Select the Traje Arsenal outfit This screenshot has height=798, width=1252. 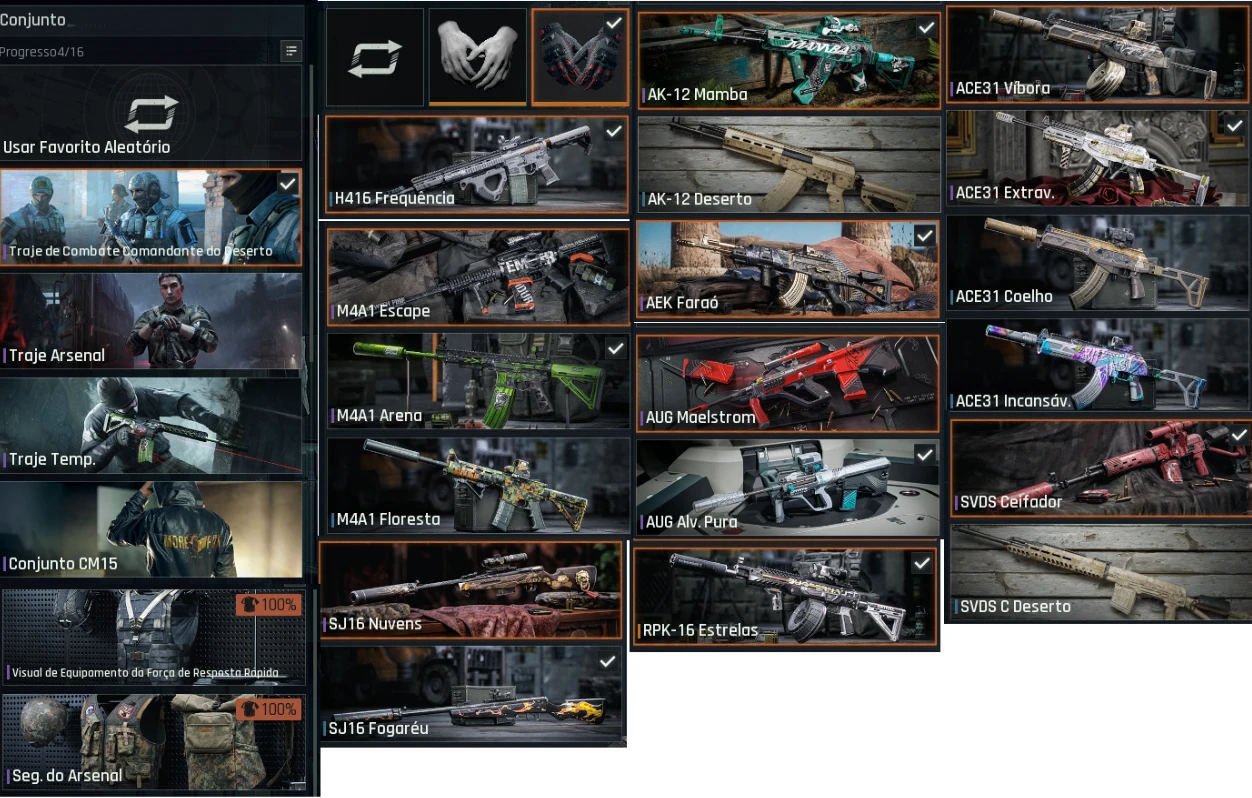[x=151, y=321]
